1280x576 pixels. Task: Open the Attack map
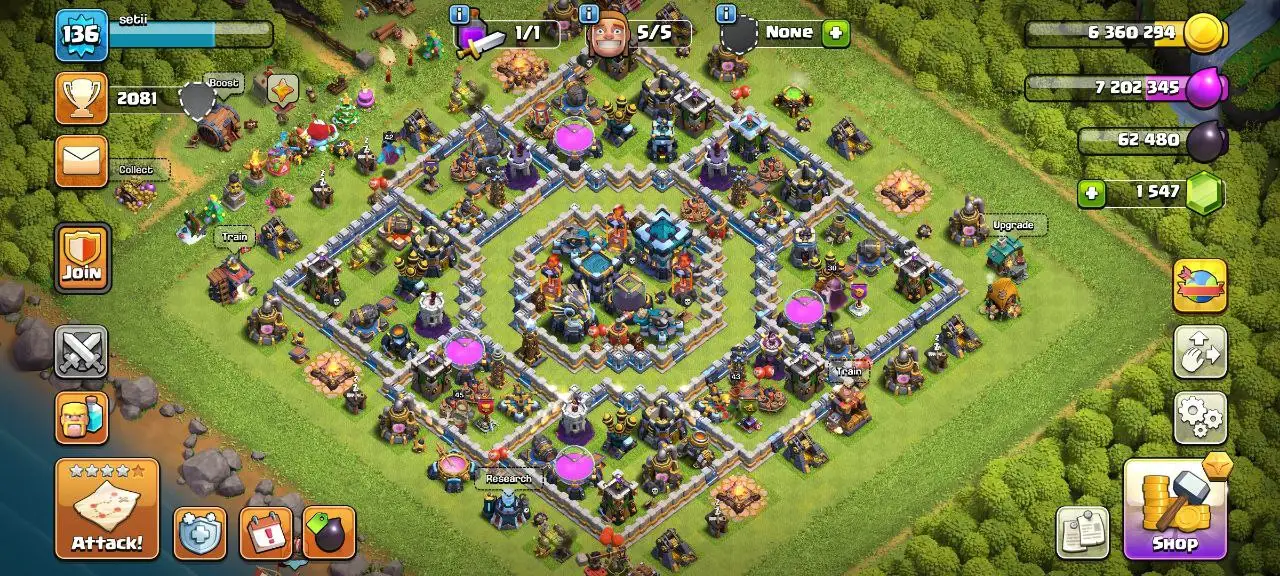(x=107, y=509)
